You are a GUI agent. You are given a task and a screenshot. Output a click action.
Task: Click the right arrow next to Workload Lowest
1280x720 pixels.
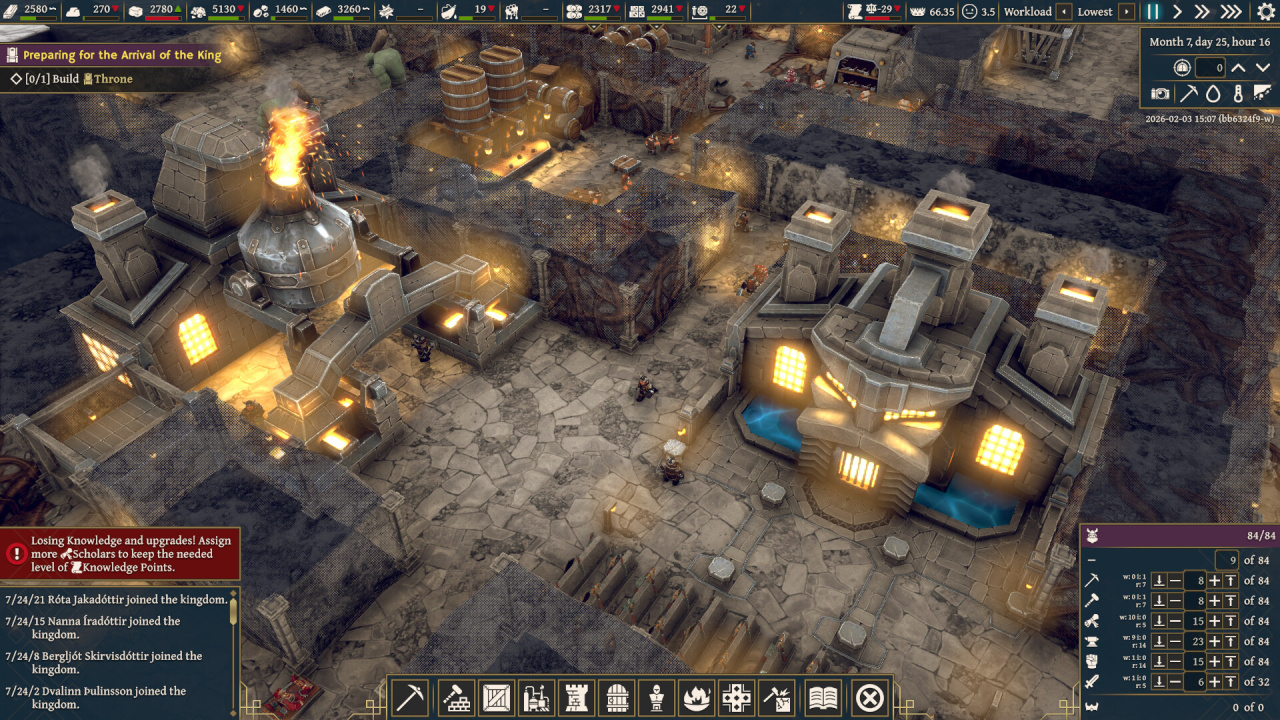click(x=1127, y=12)
